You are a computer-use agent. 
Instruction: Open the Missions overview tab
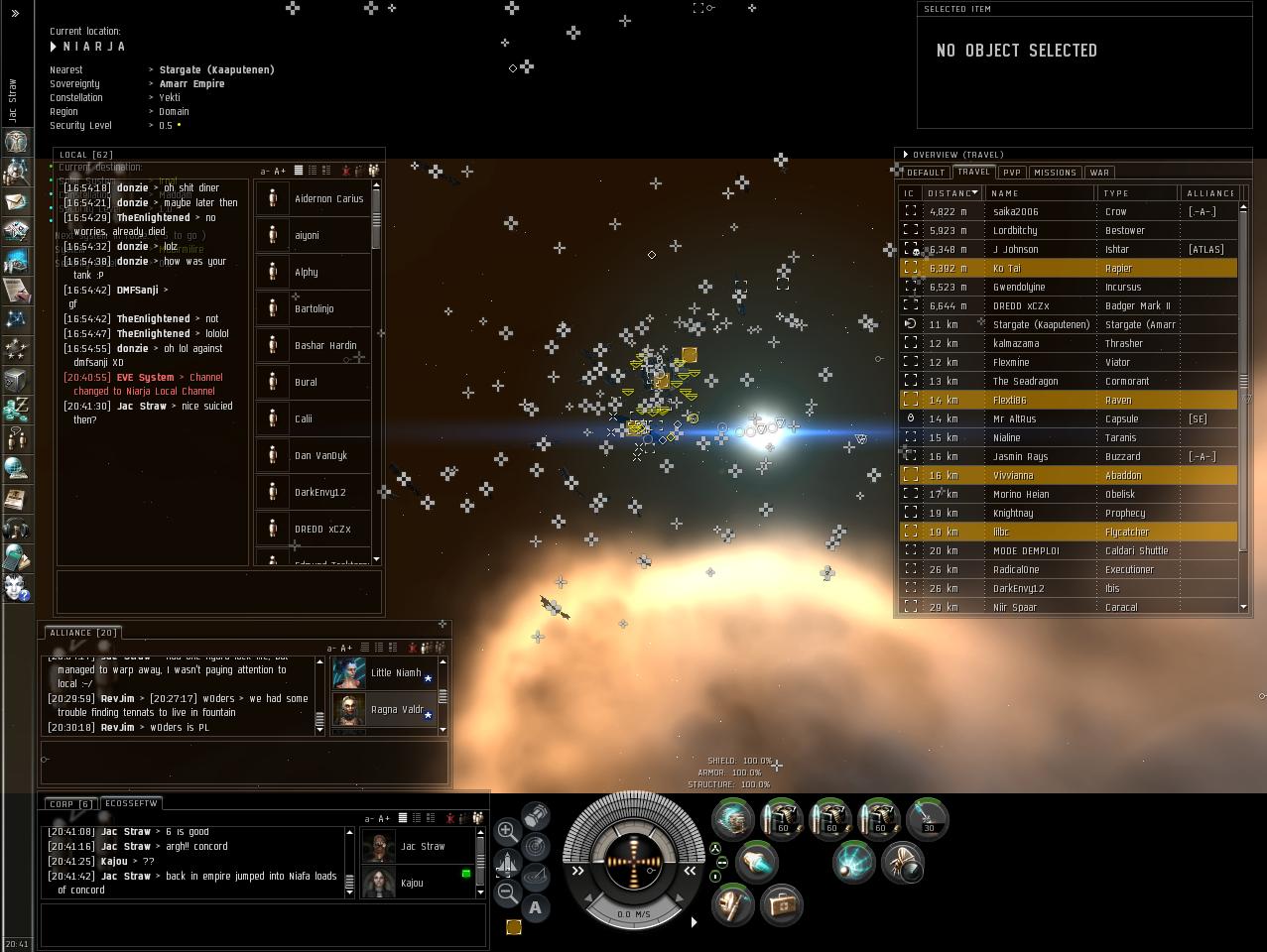coord(1055,173)
